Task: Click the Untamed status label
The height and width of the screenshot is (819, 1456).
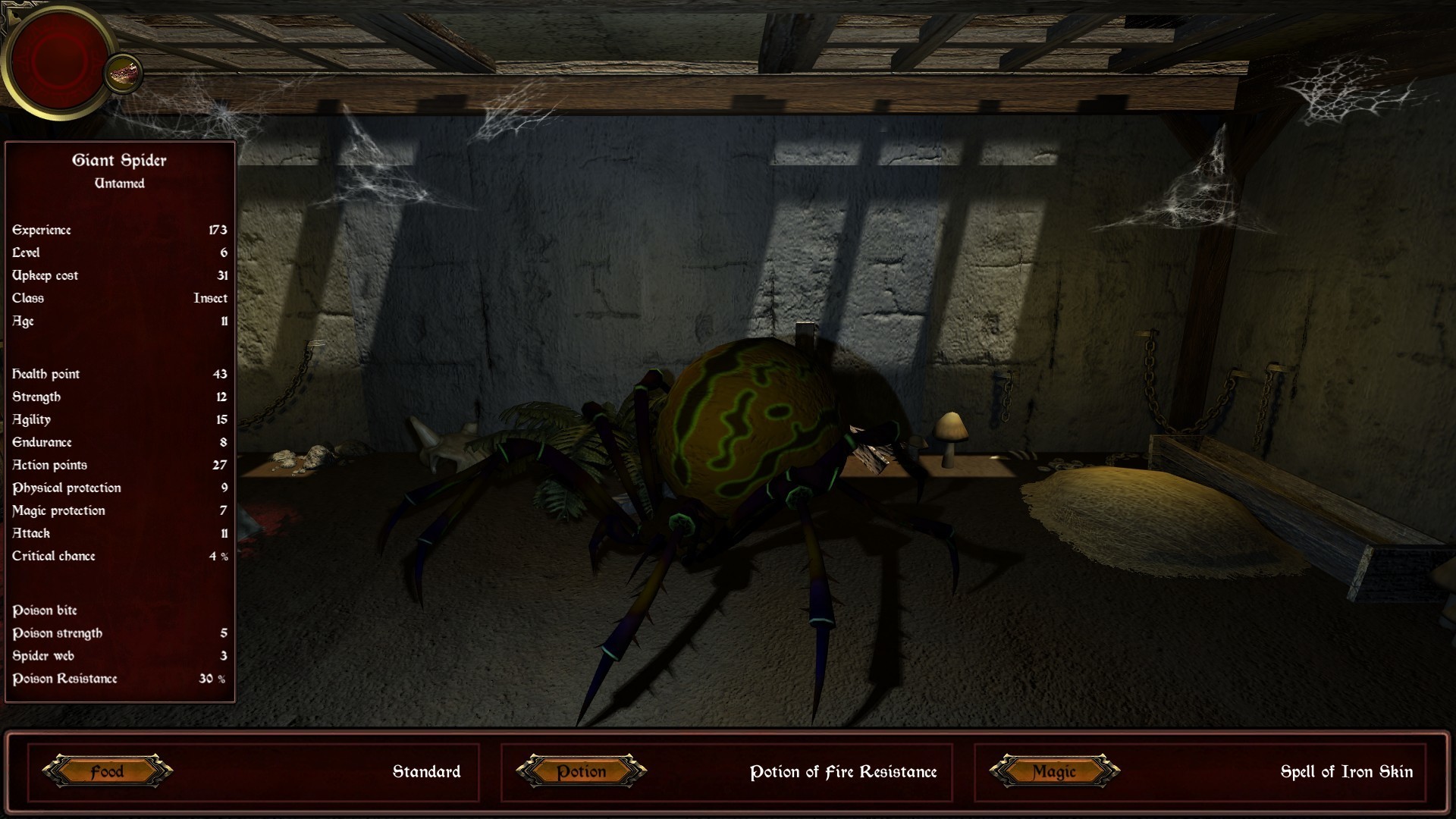Action: click(119, 183)
